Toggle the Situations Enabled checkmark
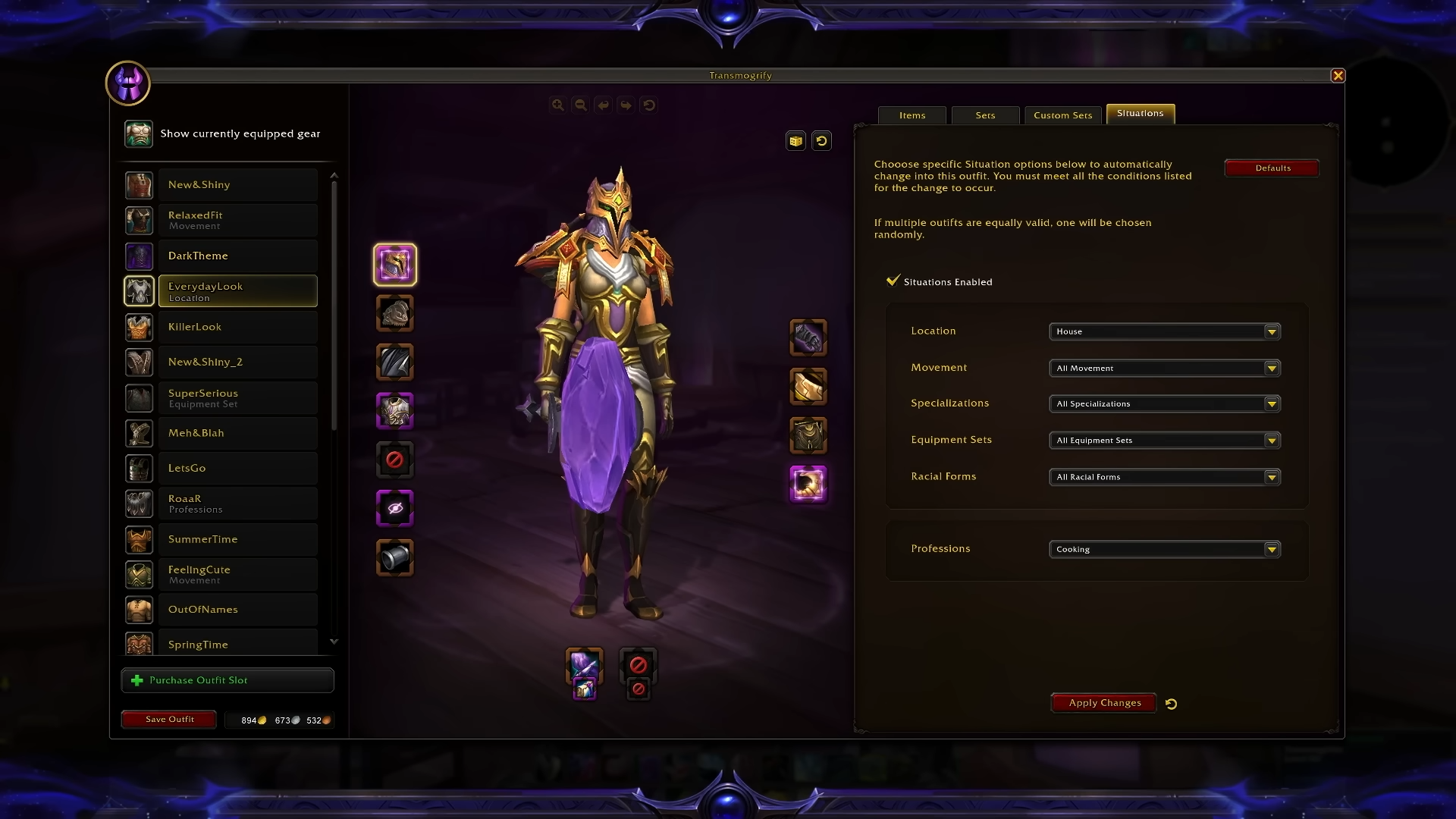Image resolution: width=1456 pixels, height=819 pixels. tap(893, 280)
